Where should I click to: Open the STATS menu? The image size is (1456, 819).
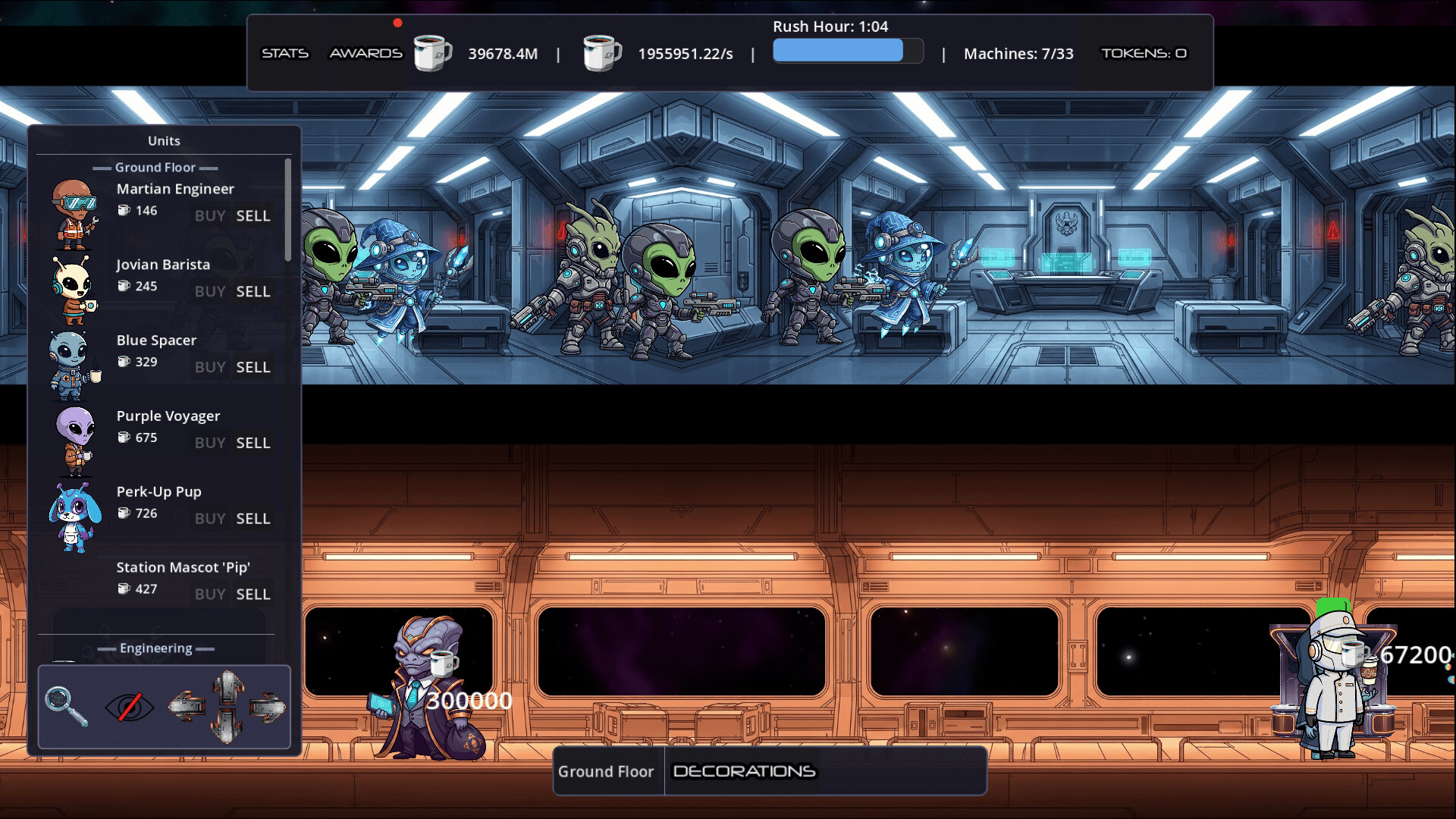pyautogui.click(x=285, y=53)
